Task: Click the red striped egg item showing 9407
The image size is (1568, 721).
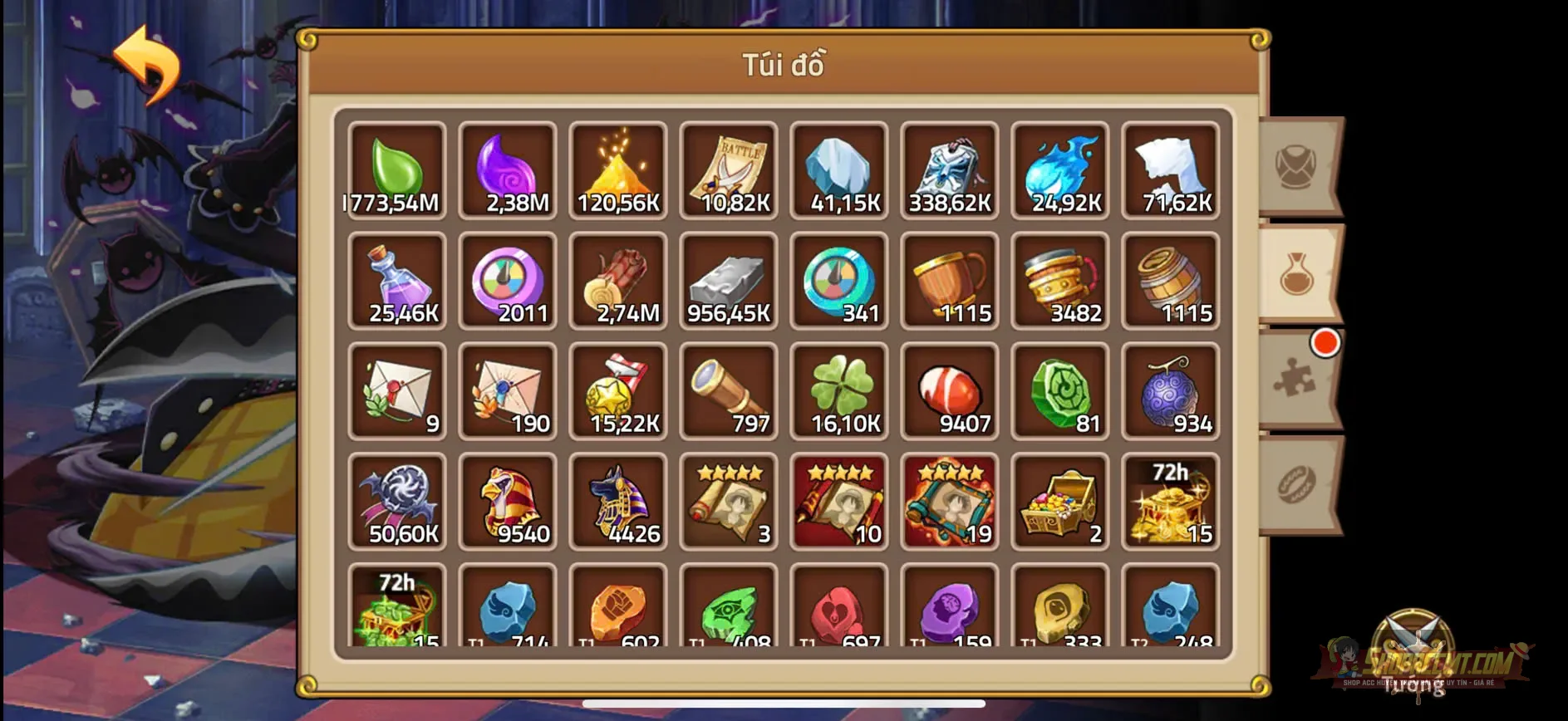Action: [x=950, y=392]
